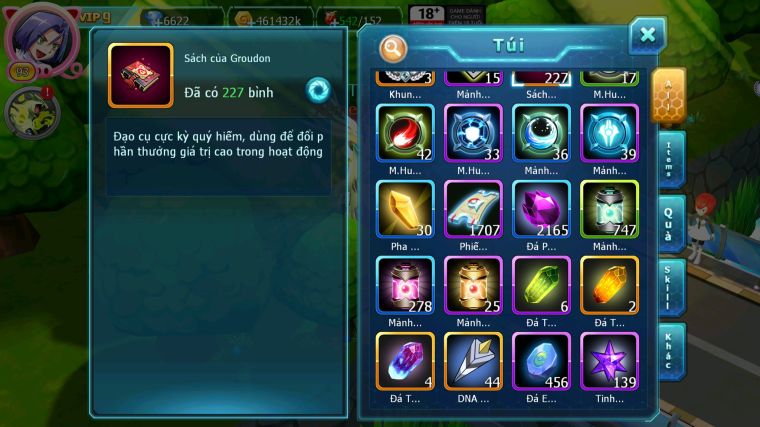Select the red flame orb with 42
The height and width of the screenshot is (427, 760).
coord(404,133)
